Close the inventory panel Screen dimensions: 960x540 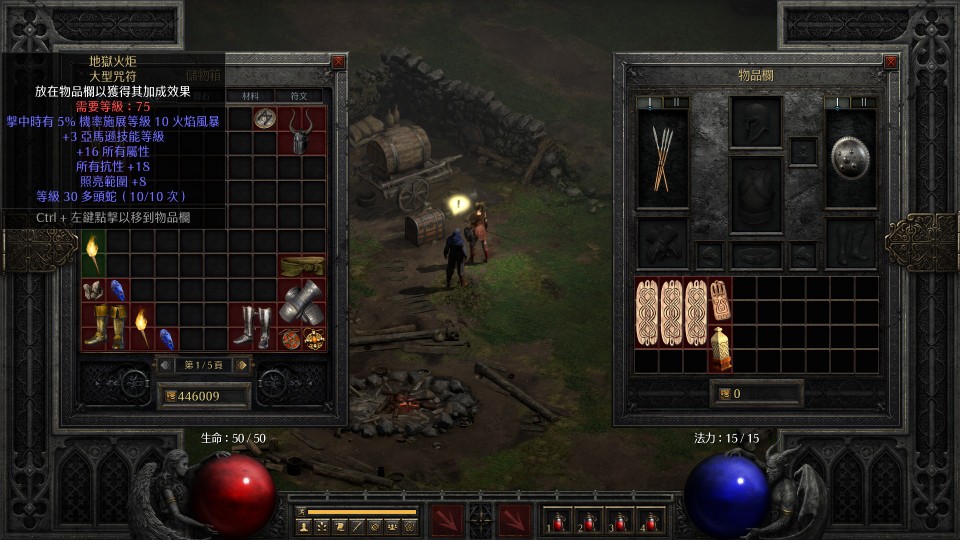[890, 62]
